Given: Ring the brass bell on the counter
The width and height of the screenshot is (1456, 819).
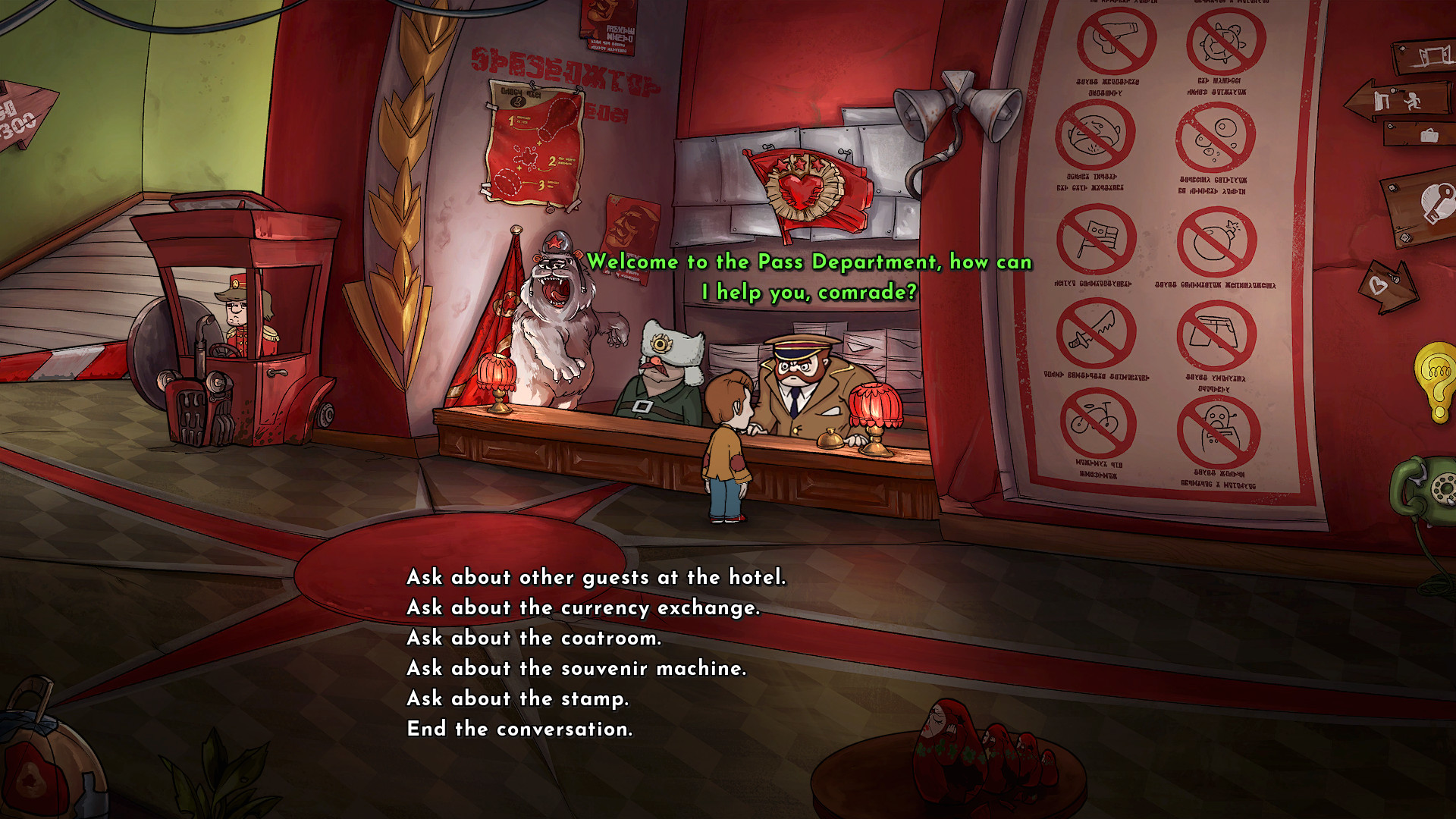Looking at the screenshot, I should tap(831, 438).
